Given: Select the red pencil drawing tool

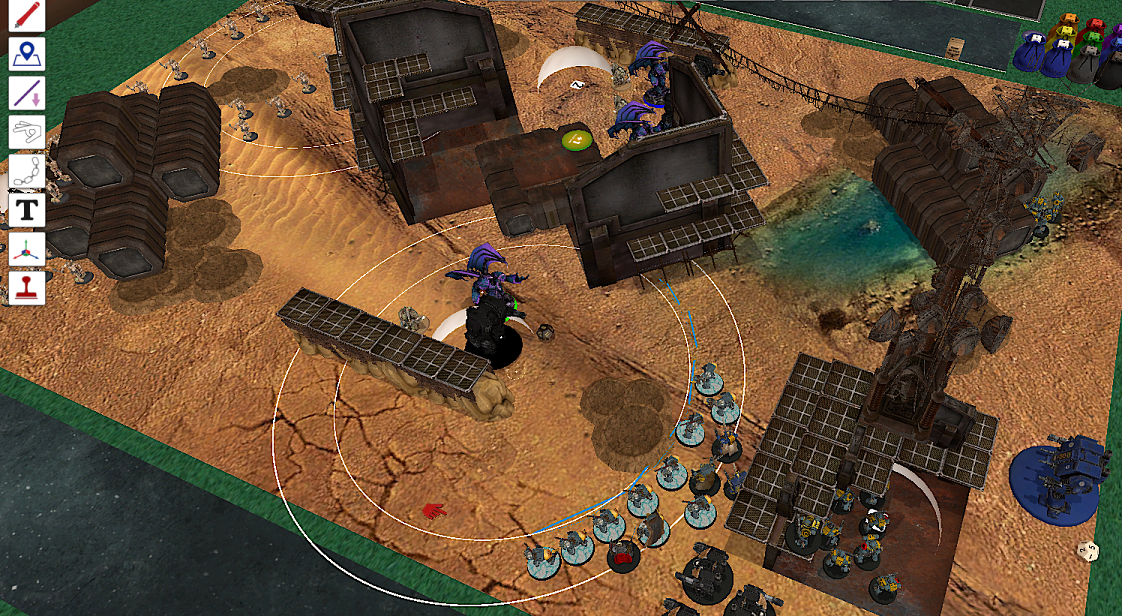Looking at the screenshot, I should coord(27,16).
